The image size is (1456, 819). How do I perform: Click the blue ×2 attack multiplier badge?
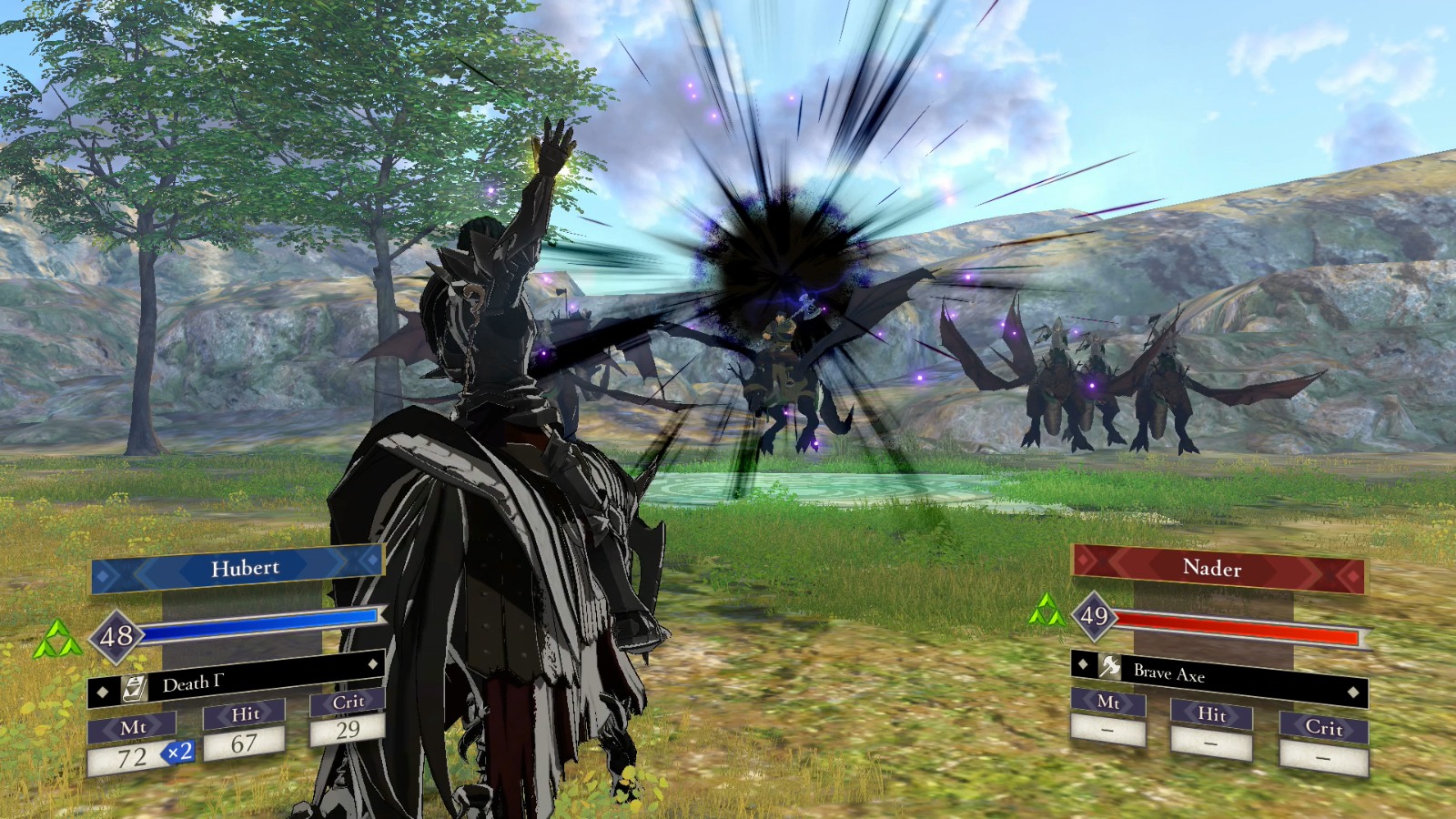tap(179, 753)
